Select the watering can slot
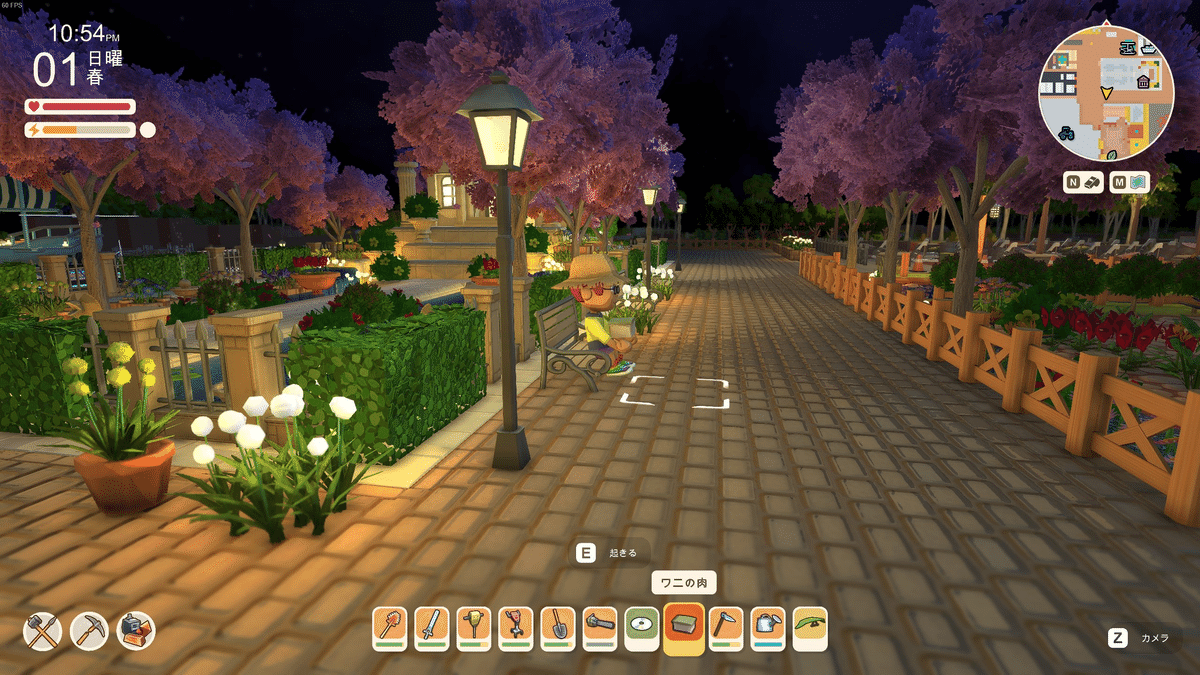 [768, 628]
